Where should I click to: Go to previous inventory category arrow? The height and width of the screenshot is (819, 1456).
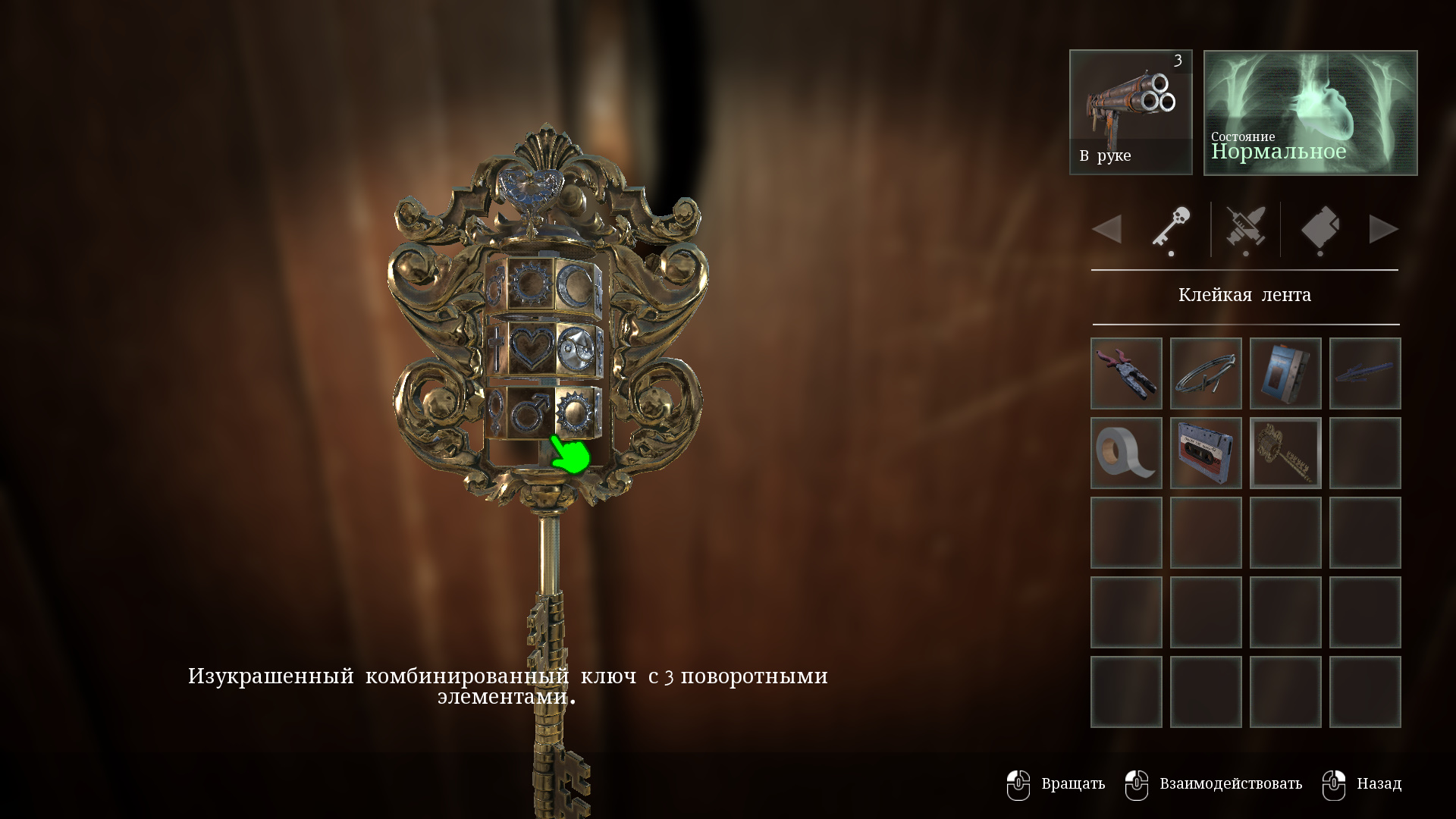click(1107, 229)
